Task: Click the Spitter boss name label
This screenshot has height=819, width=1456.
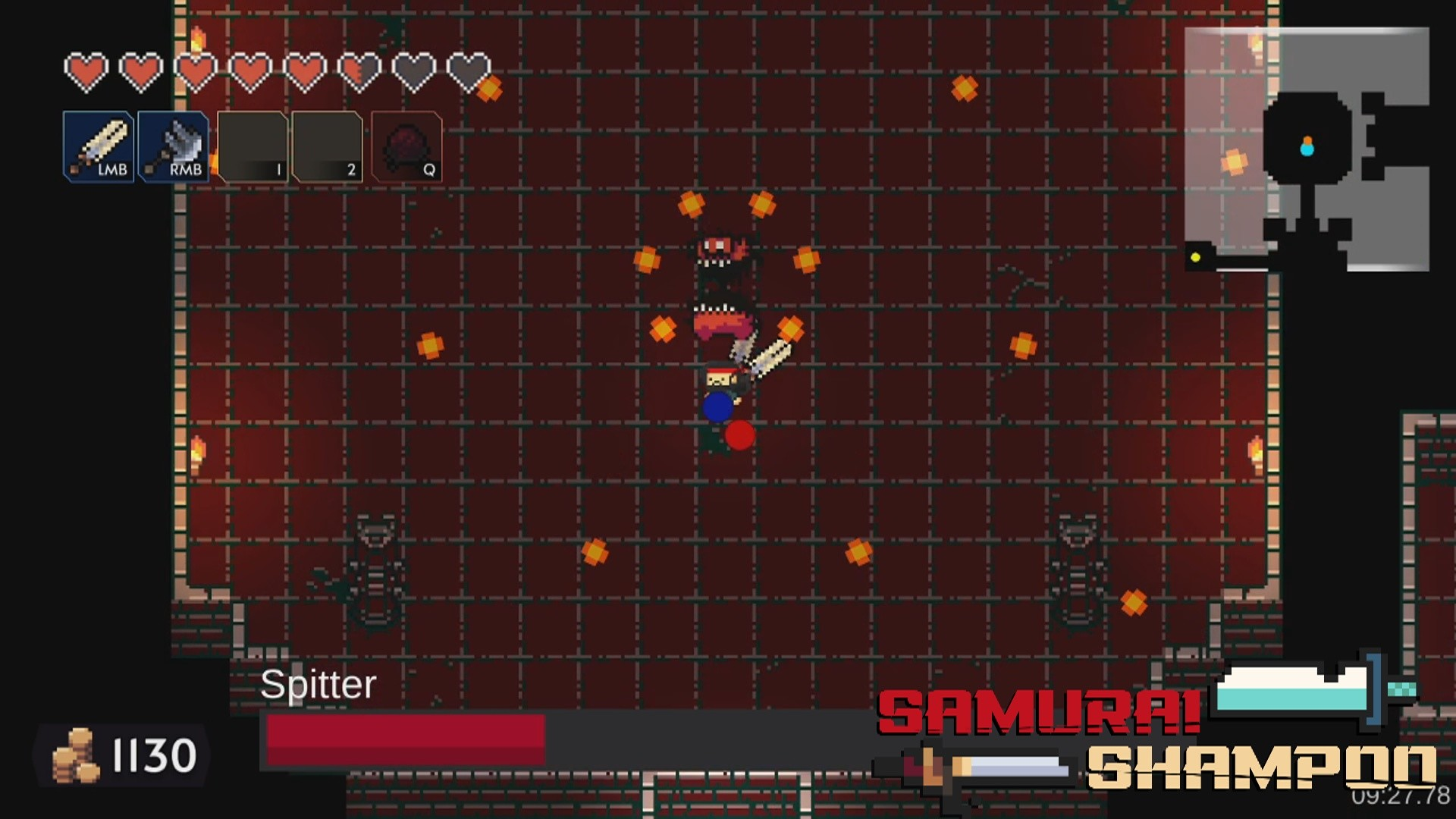Action: click(316, 685)
